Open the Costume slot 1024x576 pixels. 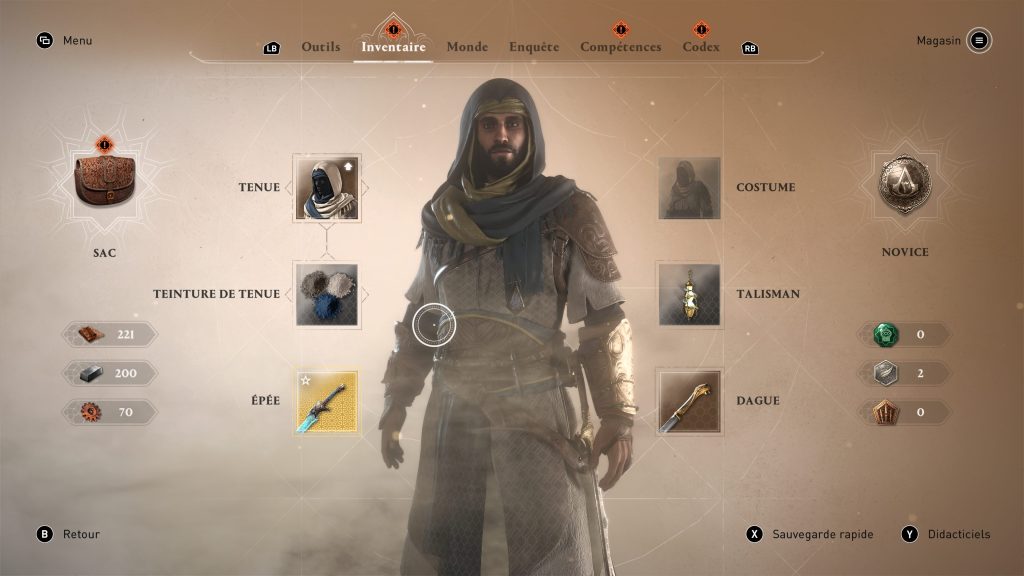[x=689, y=187]
